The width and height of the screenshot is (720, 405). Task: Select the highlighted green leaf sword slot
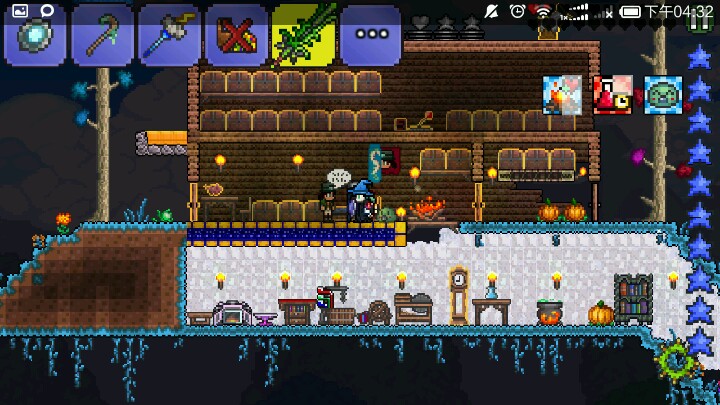coord(303,36)
